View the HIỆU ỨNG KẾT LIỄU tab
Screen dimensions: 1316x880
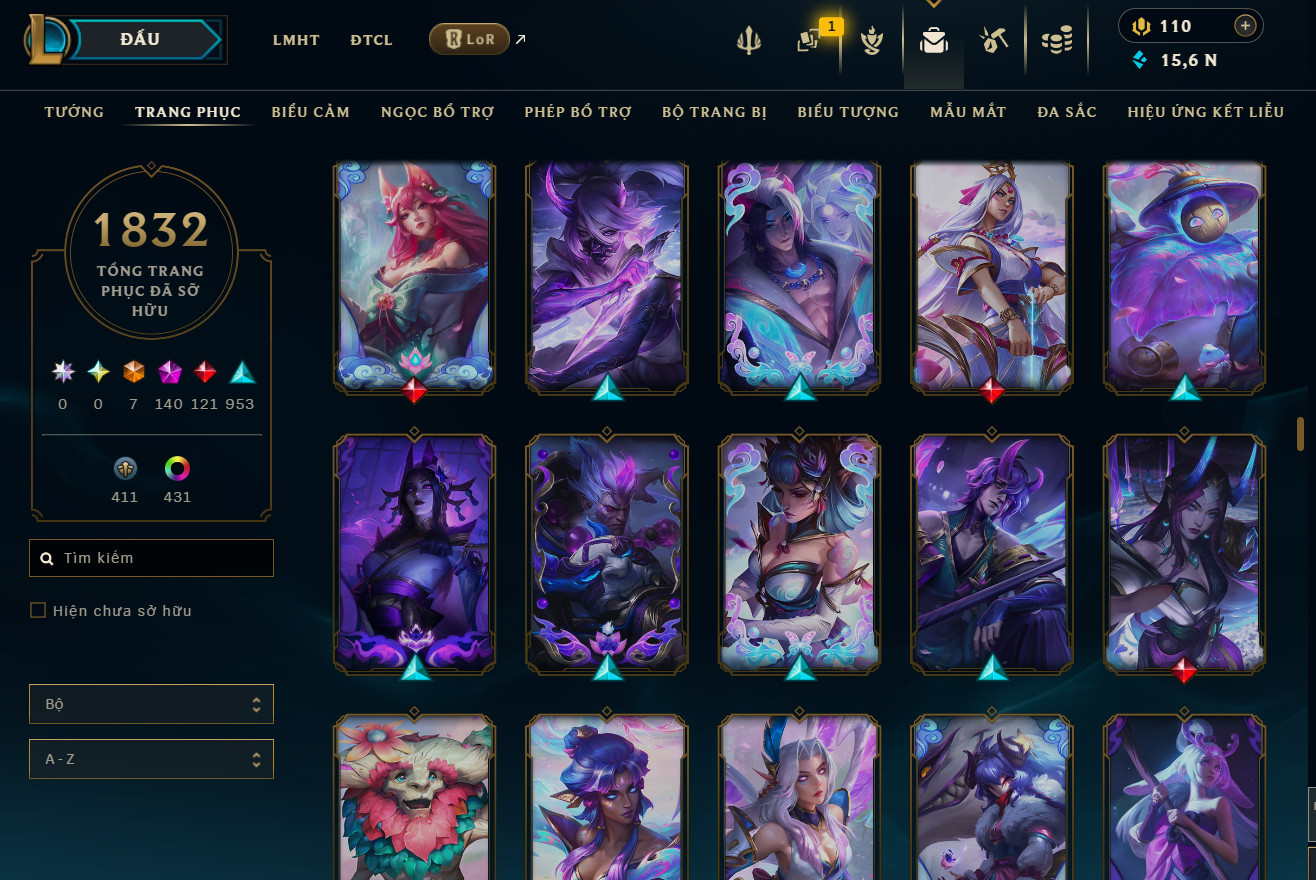pyautogui.click(x=1205, y=112)
